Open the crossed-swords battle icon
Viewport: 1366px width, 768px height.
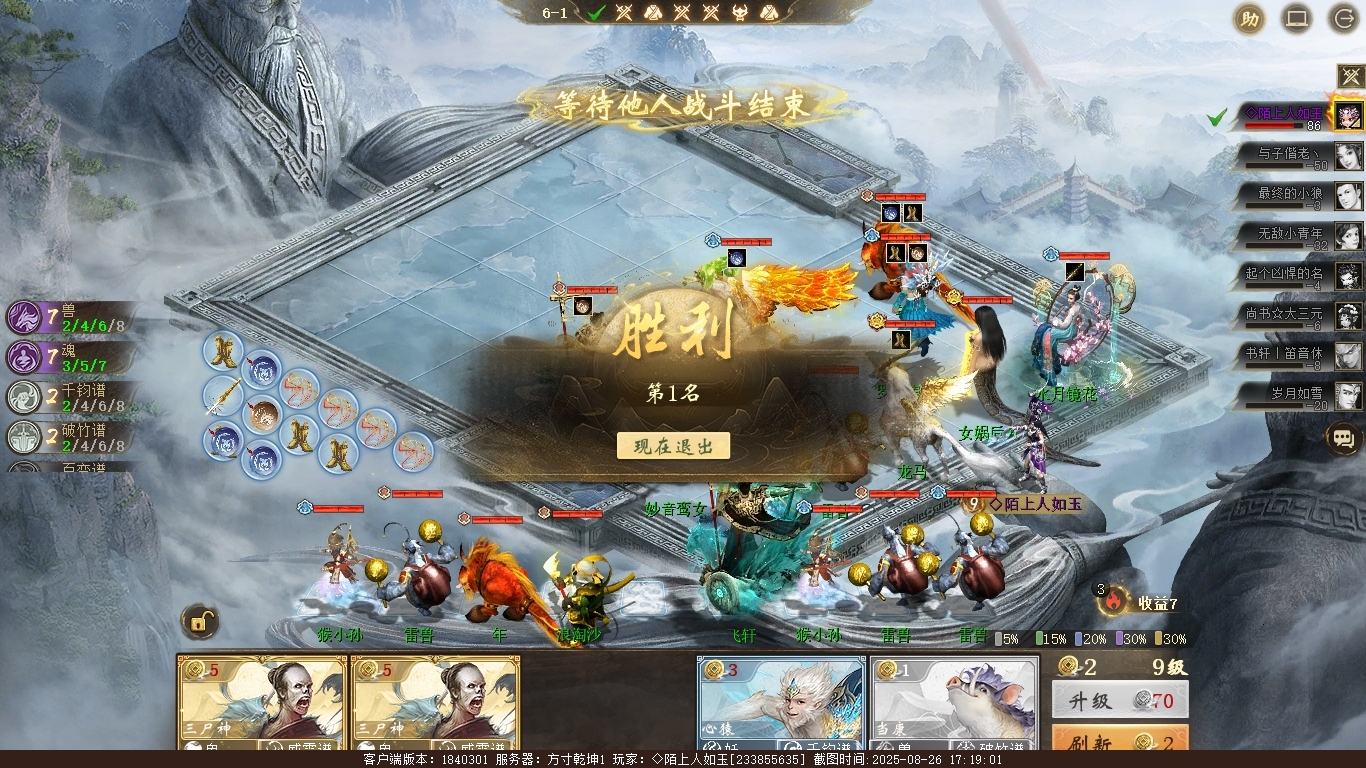click(1350, 76)
